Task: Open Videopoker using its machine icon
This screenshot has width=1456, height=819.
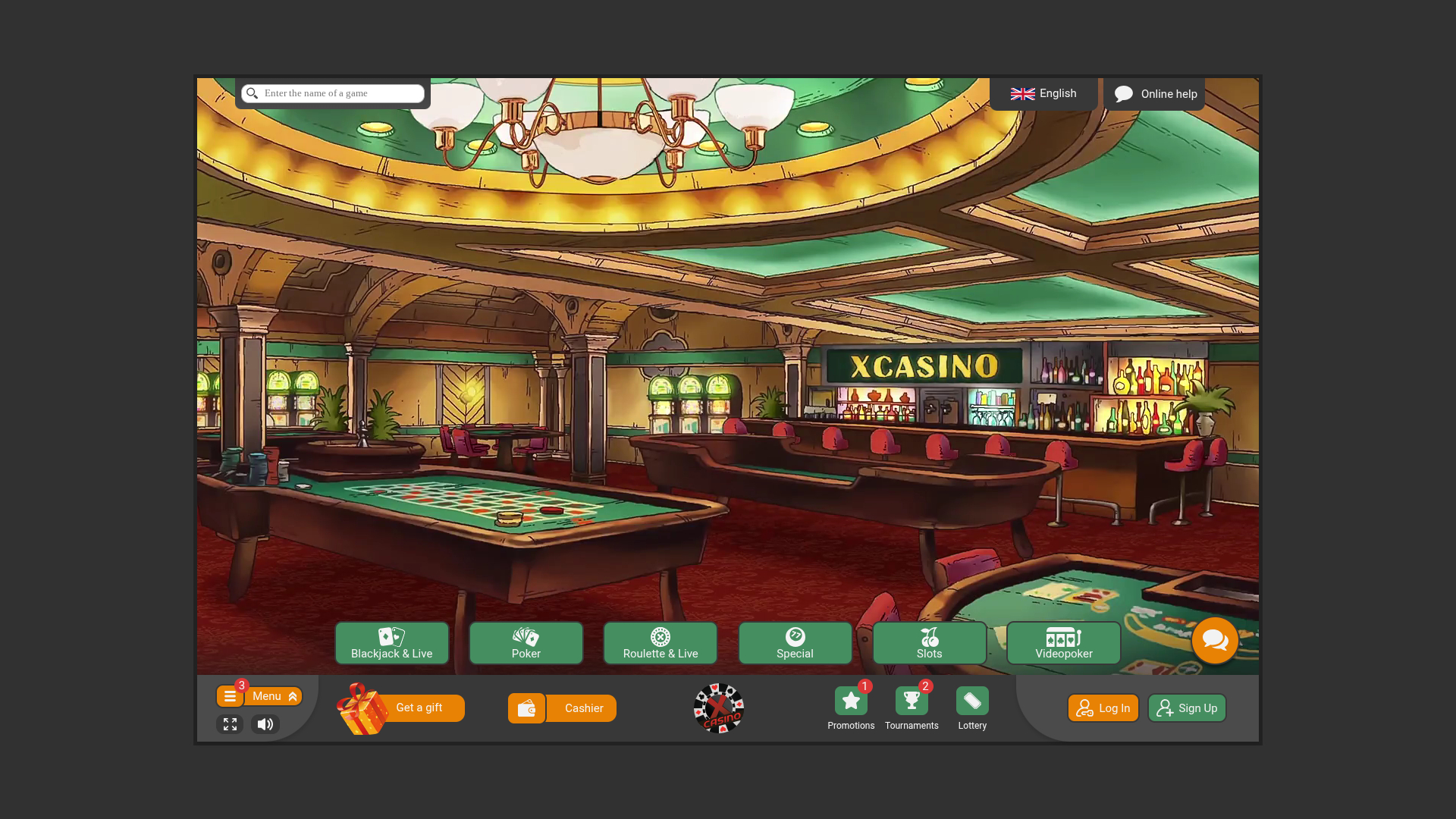Action: tap(1062, 637)
